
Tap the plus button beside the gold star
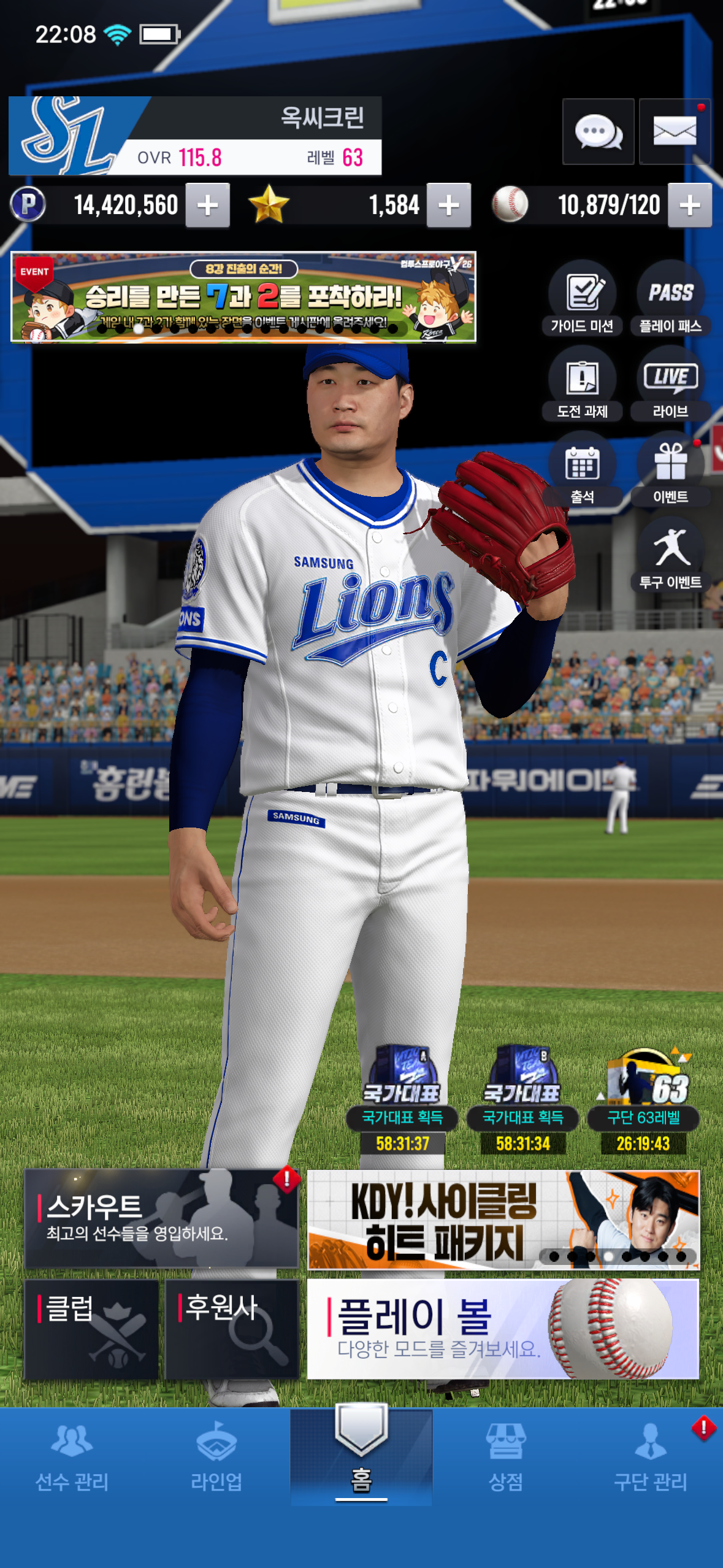[449, 206]
